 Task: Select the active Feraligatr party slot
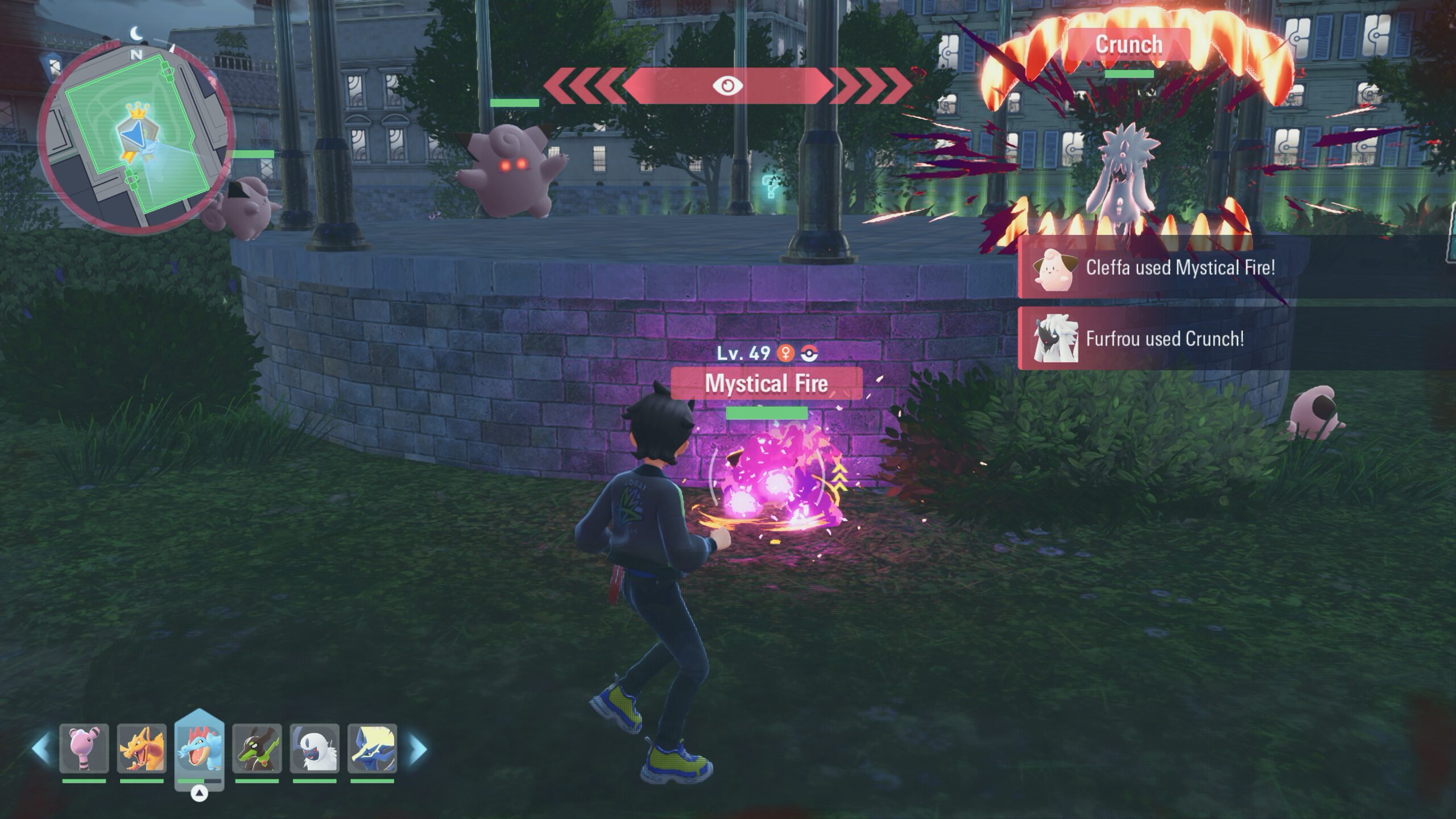point(200,746)
